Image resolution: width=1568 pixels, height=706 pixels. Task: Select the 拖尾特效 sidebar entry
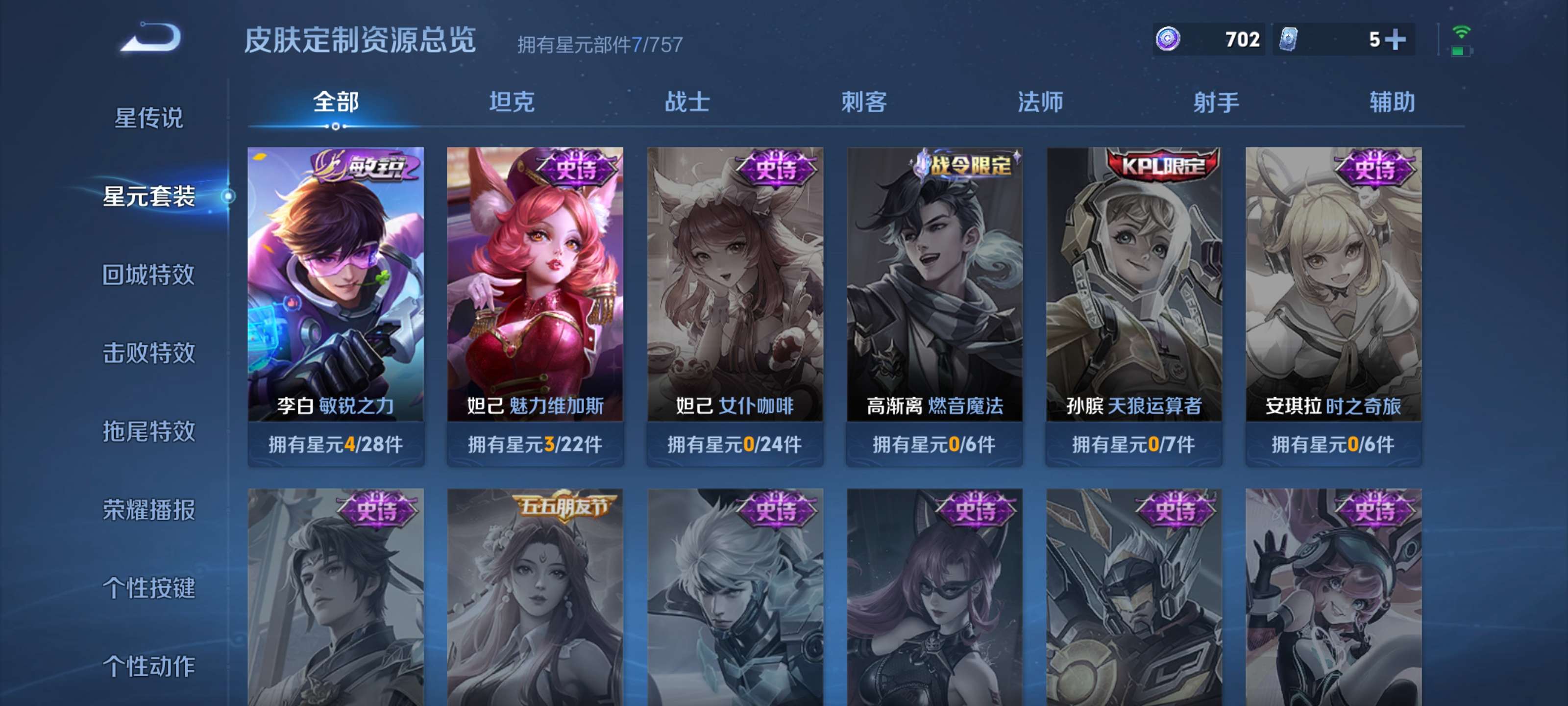coord(151,433)
